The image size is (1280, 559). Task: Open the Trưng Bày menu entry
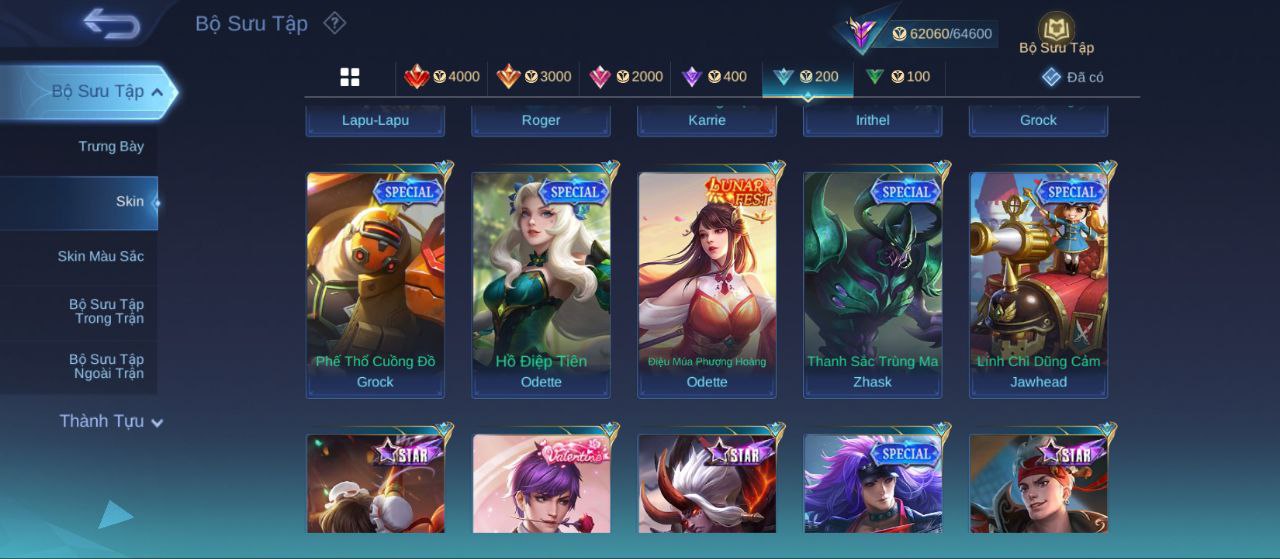tap(111, 147)
